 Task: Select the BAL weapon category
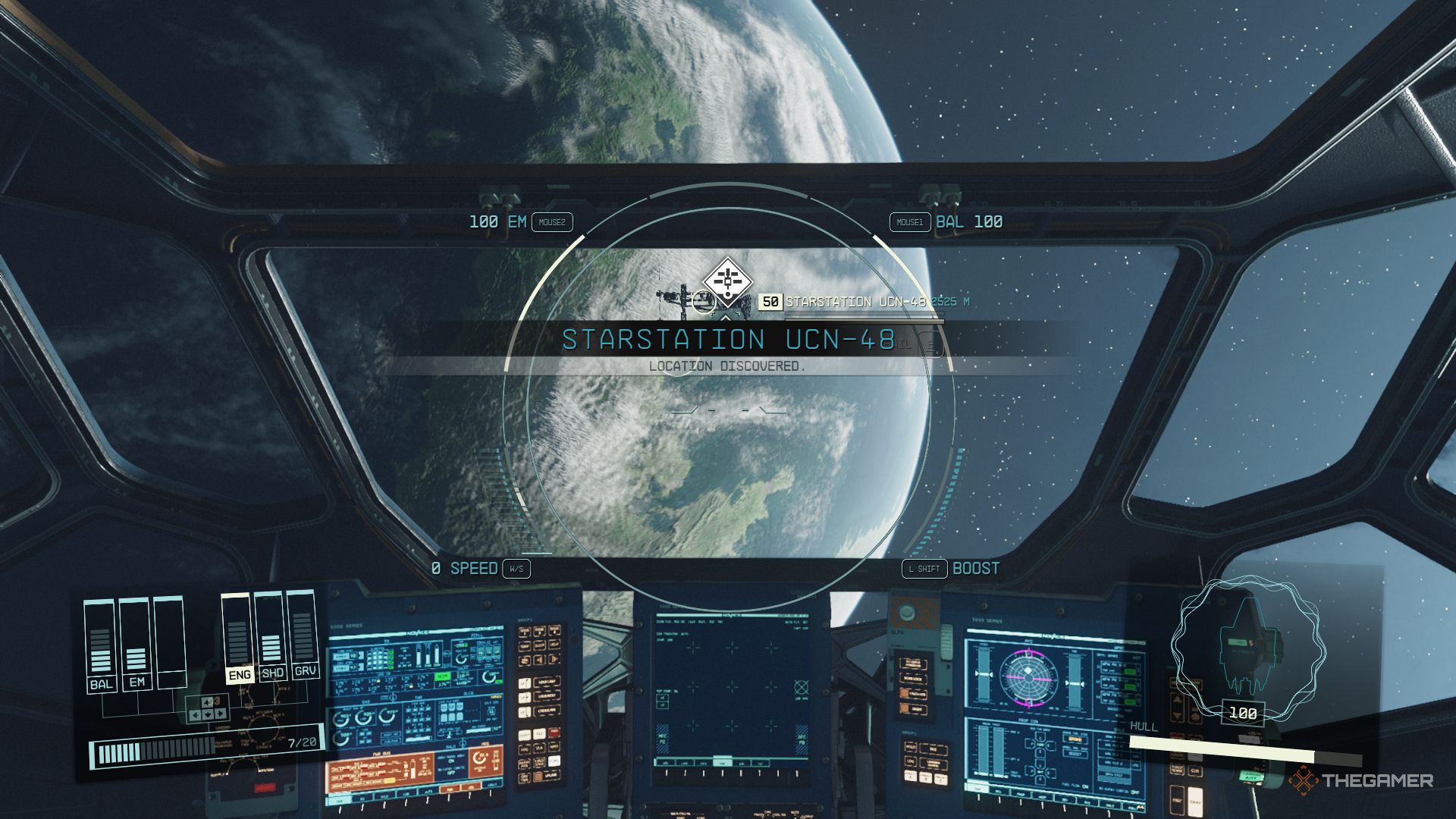(x=102, y=683)
